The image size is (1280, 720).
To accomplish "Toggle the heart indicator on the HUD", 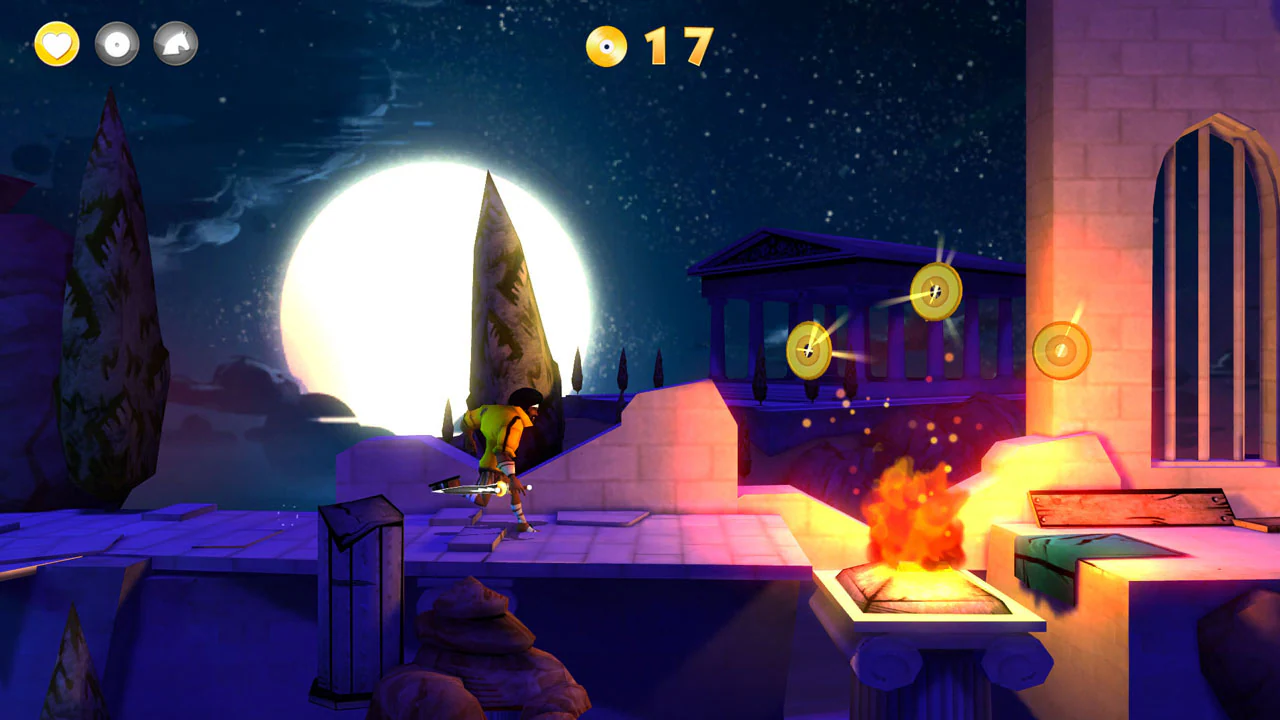I will coord(55,44).
